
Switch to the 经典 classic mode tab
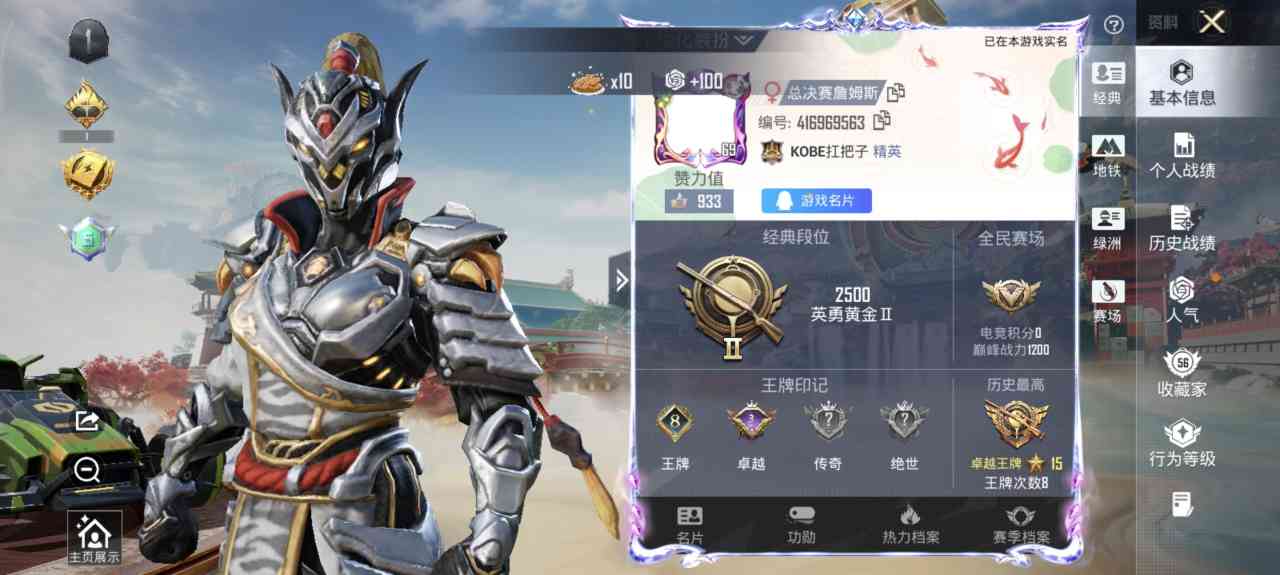pyautogui.click(x=1108, y=83)
